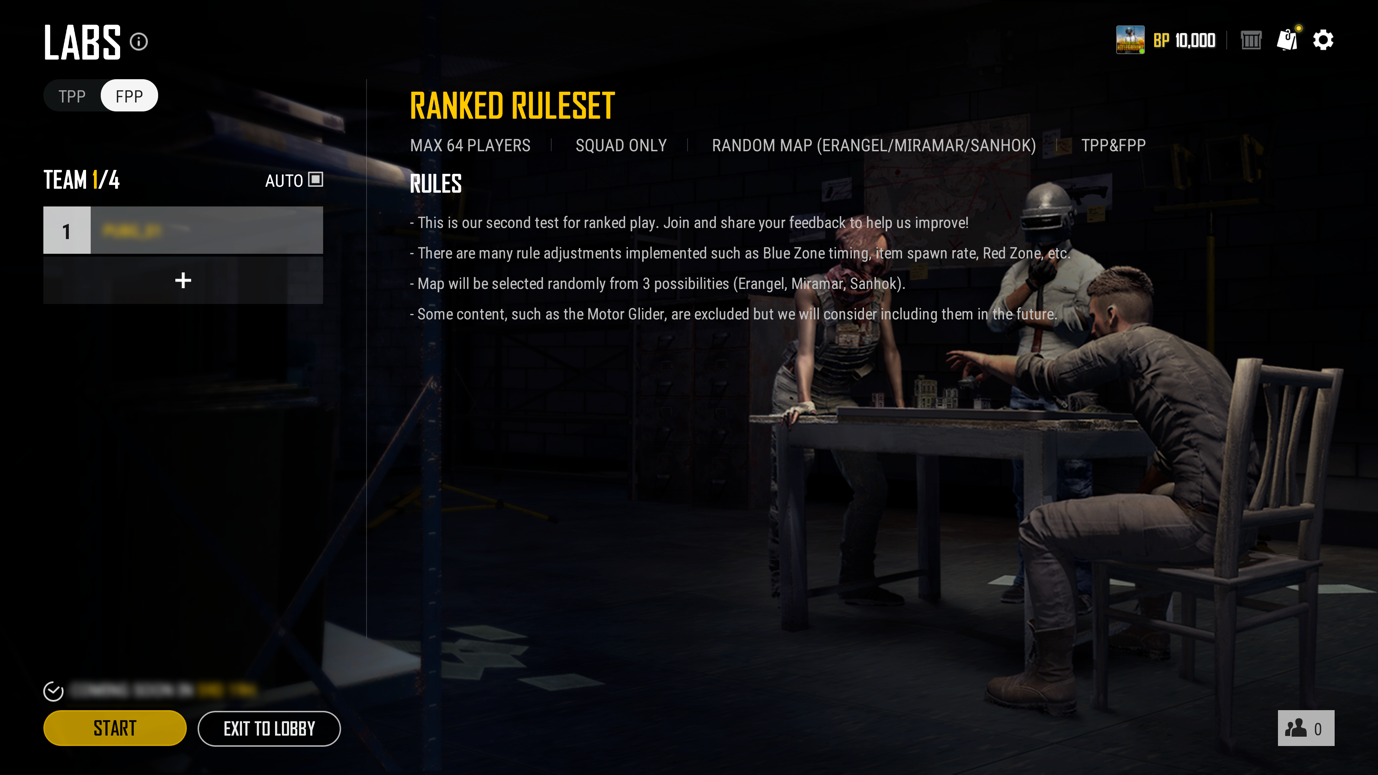
Task: Click the player profile avatar
Action: (x=1130, y=40)
